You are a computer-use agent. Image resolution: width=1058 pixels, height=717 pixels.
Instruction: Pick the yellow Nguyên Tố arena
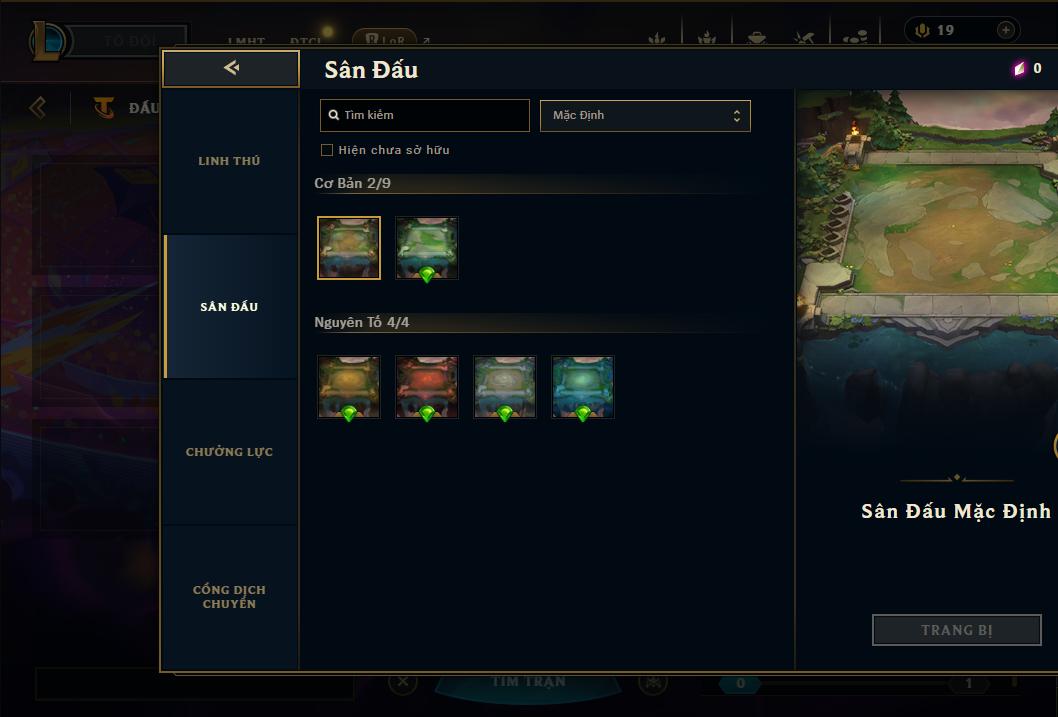[349, 387]
